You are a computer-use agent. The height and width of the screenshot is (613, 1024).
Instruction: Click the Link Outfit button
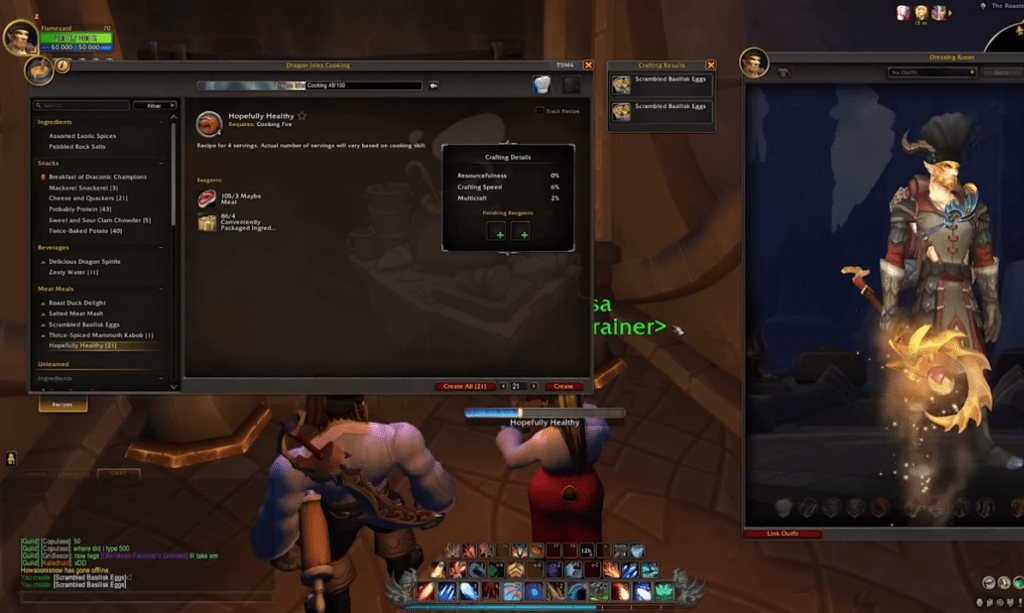783,534
